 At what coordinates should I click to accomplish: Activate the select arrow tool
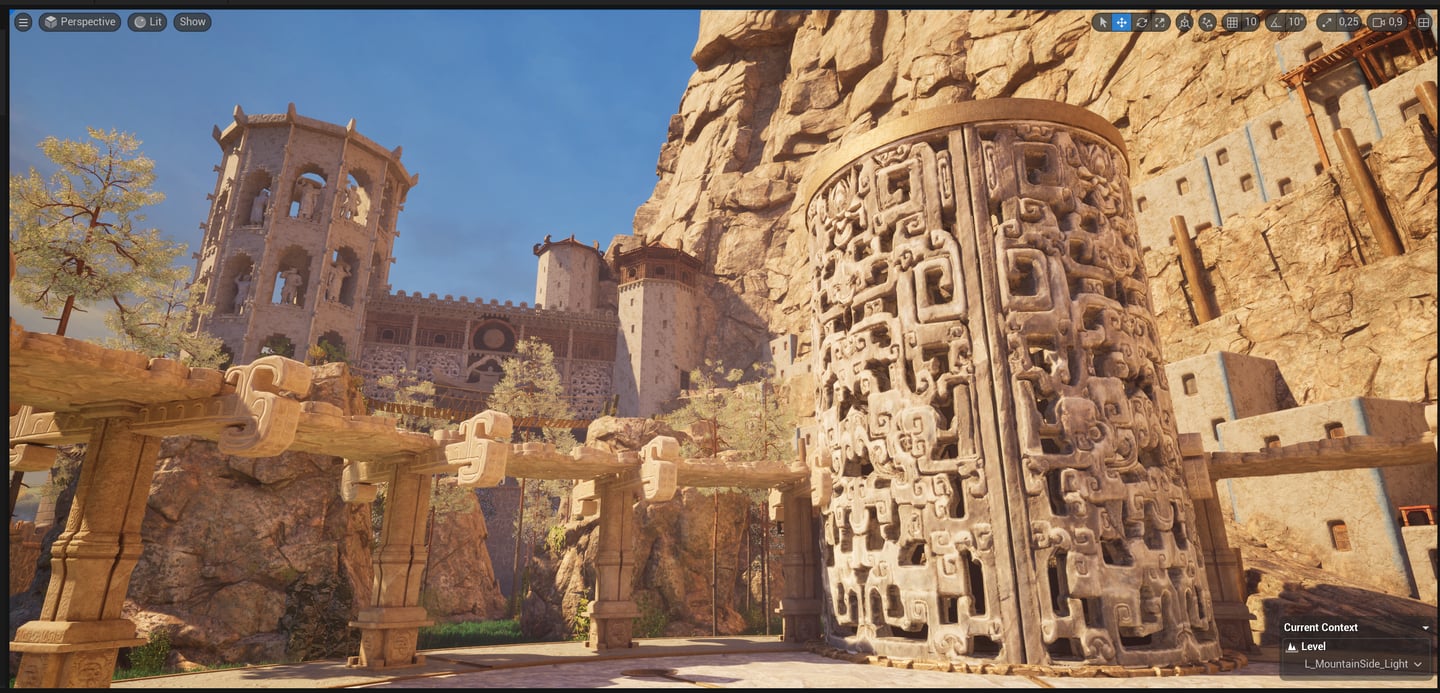point(1103,22)
